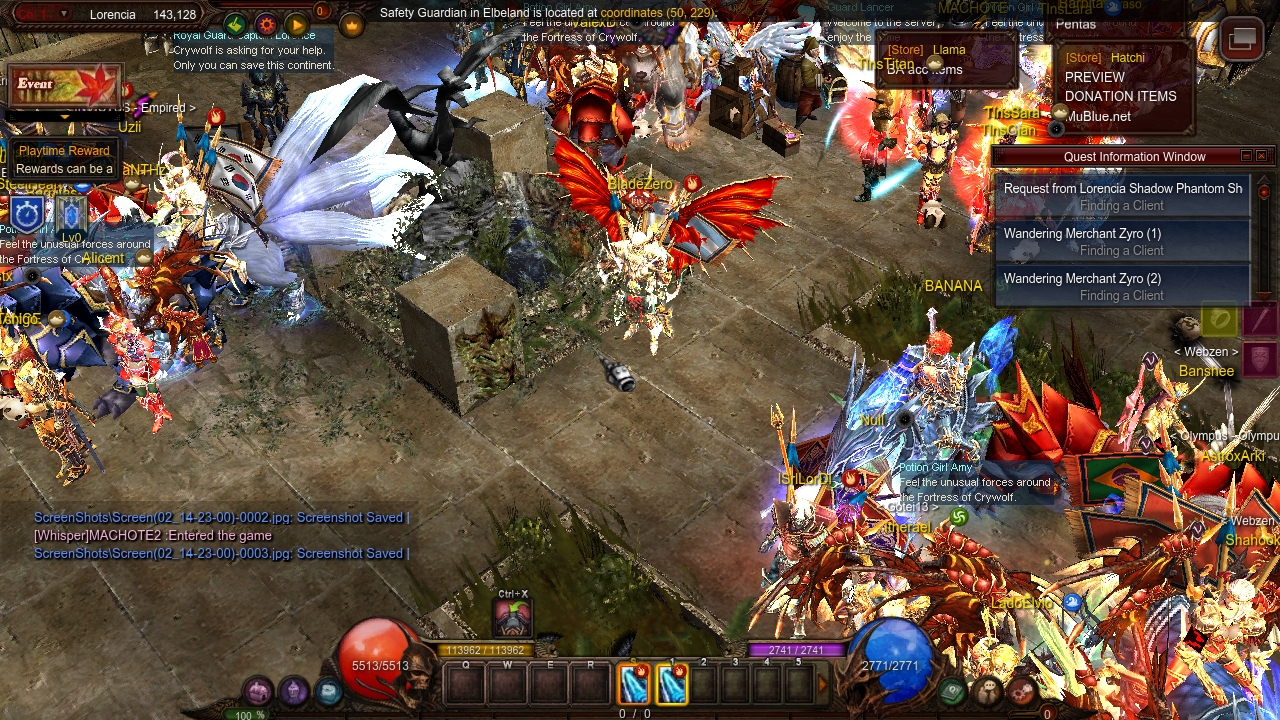Select the Lorencia Shadow Phantom quest row
The image size is (1280, 720).
1122,196
